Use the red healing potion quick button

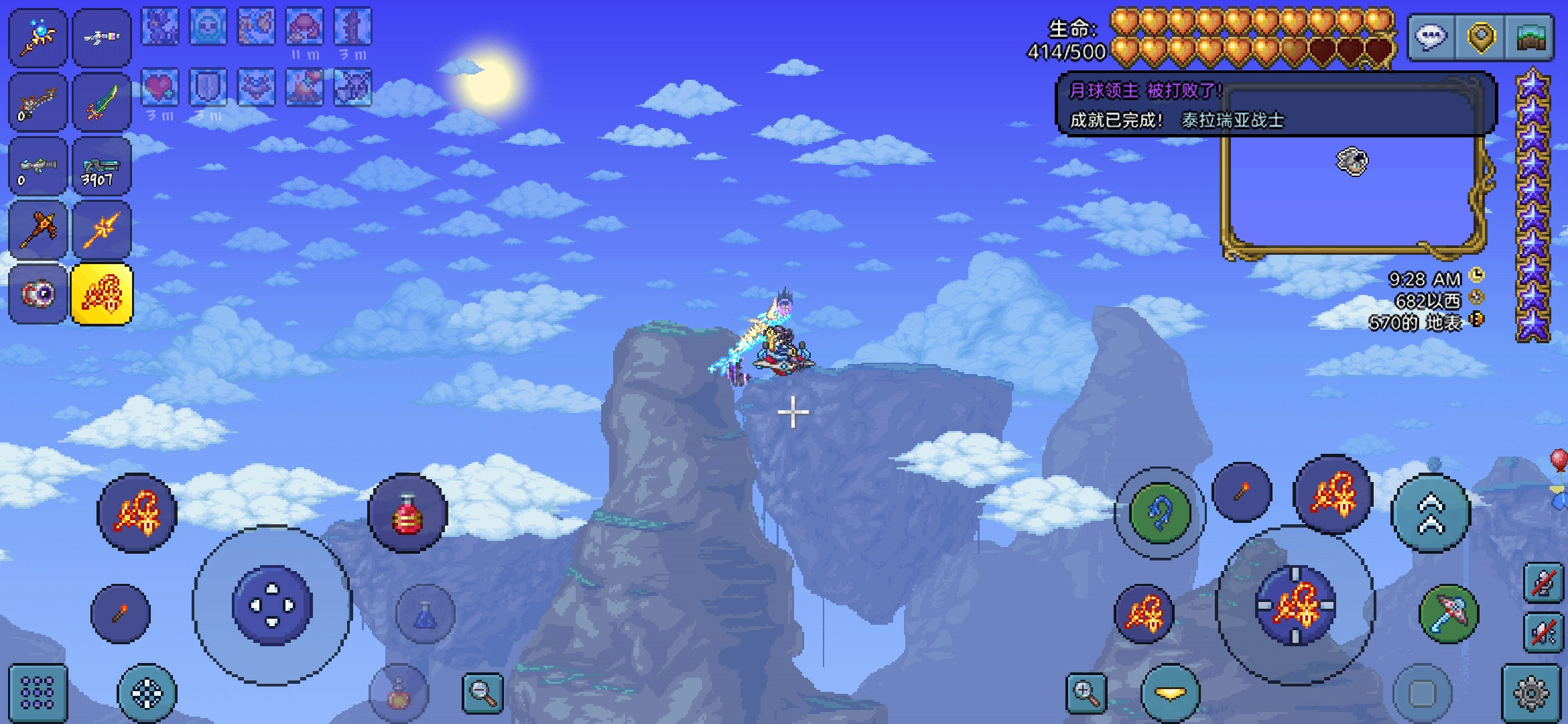point(407,514)
